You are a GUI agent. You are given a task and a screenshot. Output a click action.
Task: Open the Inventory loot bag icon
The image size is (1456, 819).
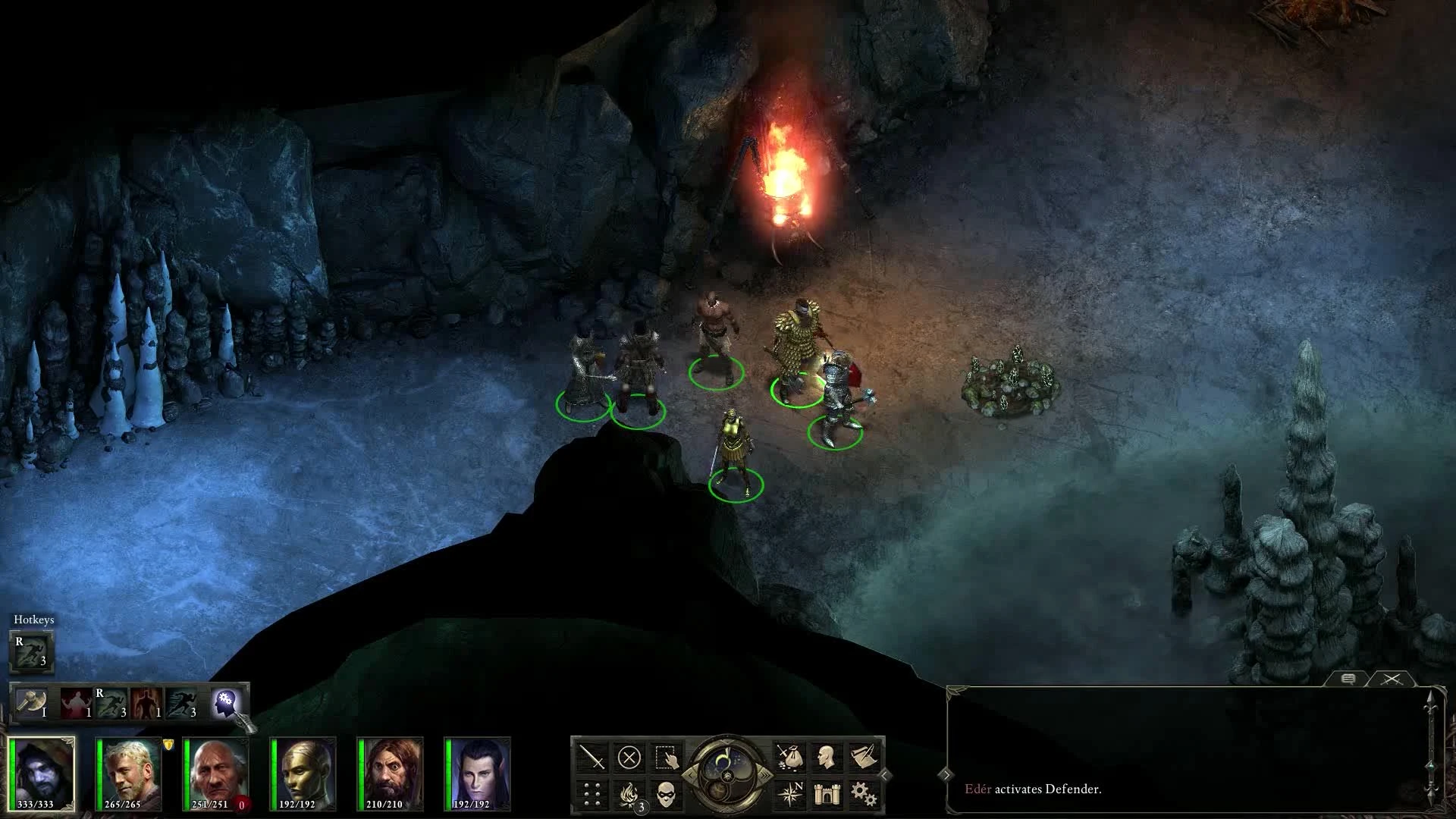791,756
